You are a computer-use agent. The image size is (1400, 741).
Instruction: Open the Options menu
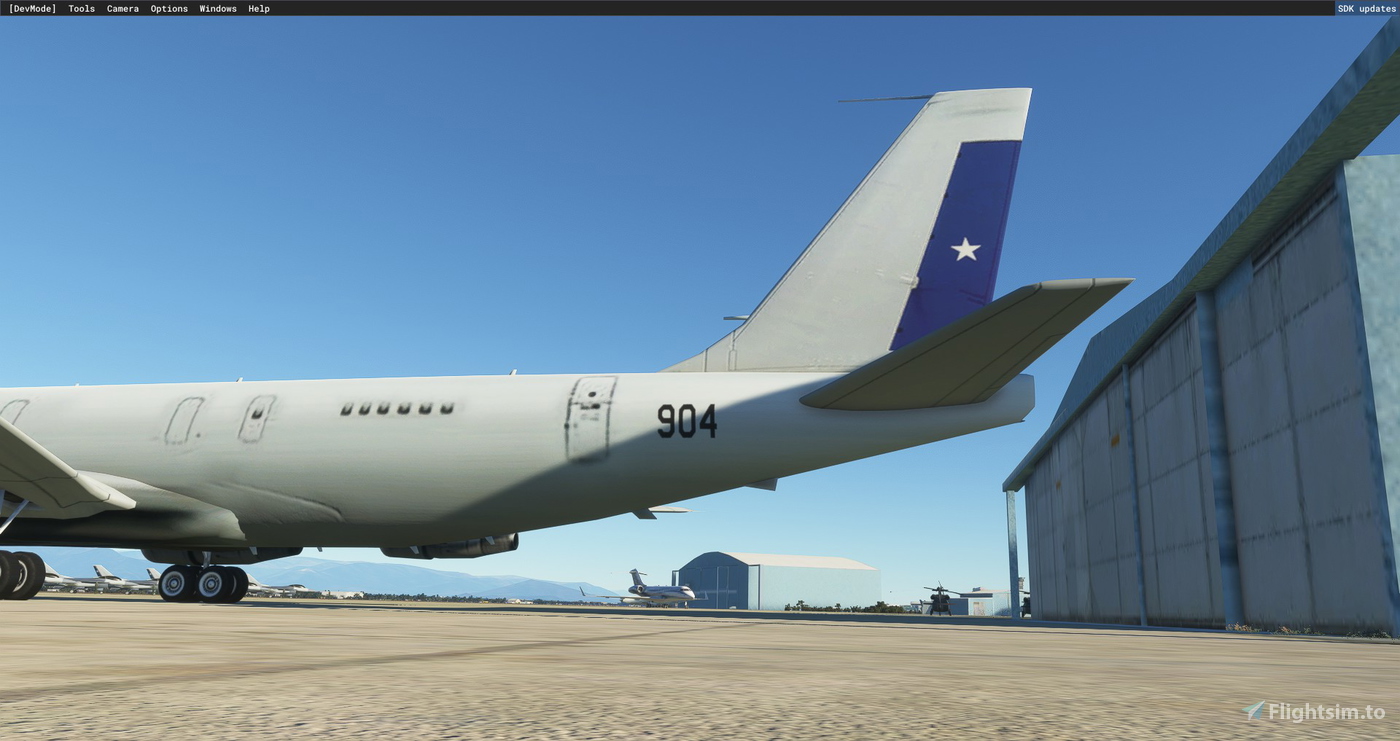168,8
